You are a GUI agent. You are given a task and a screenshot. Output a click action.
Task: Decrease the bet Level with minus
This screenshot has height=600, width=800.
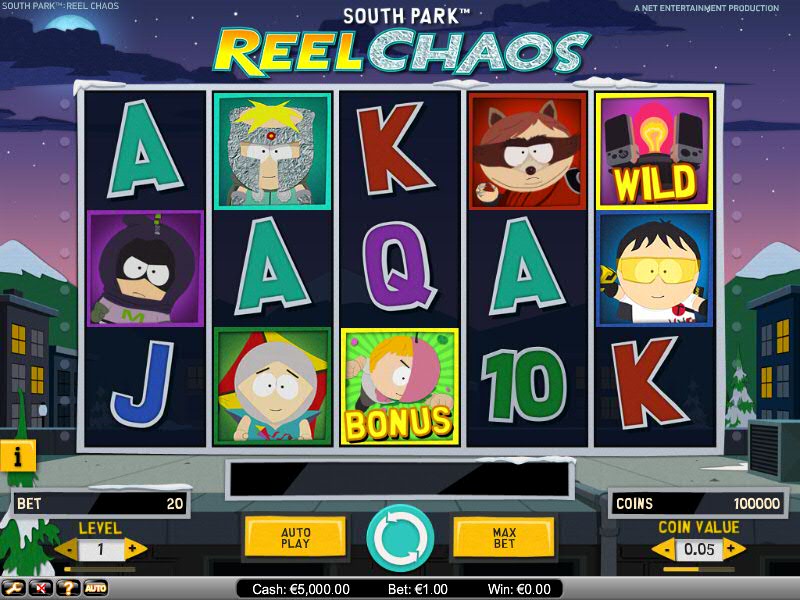[65, 549]
